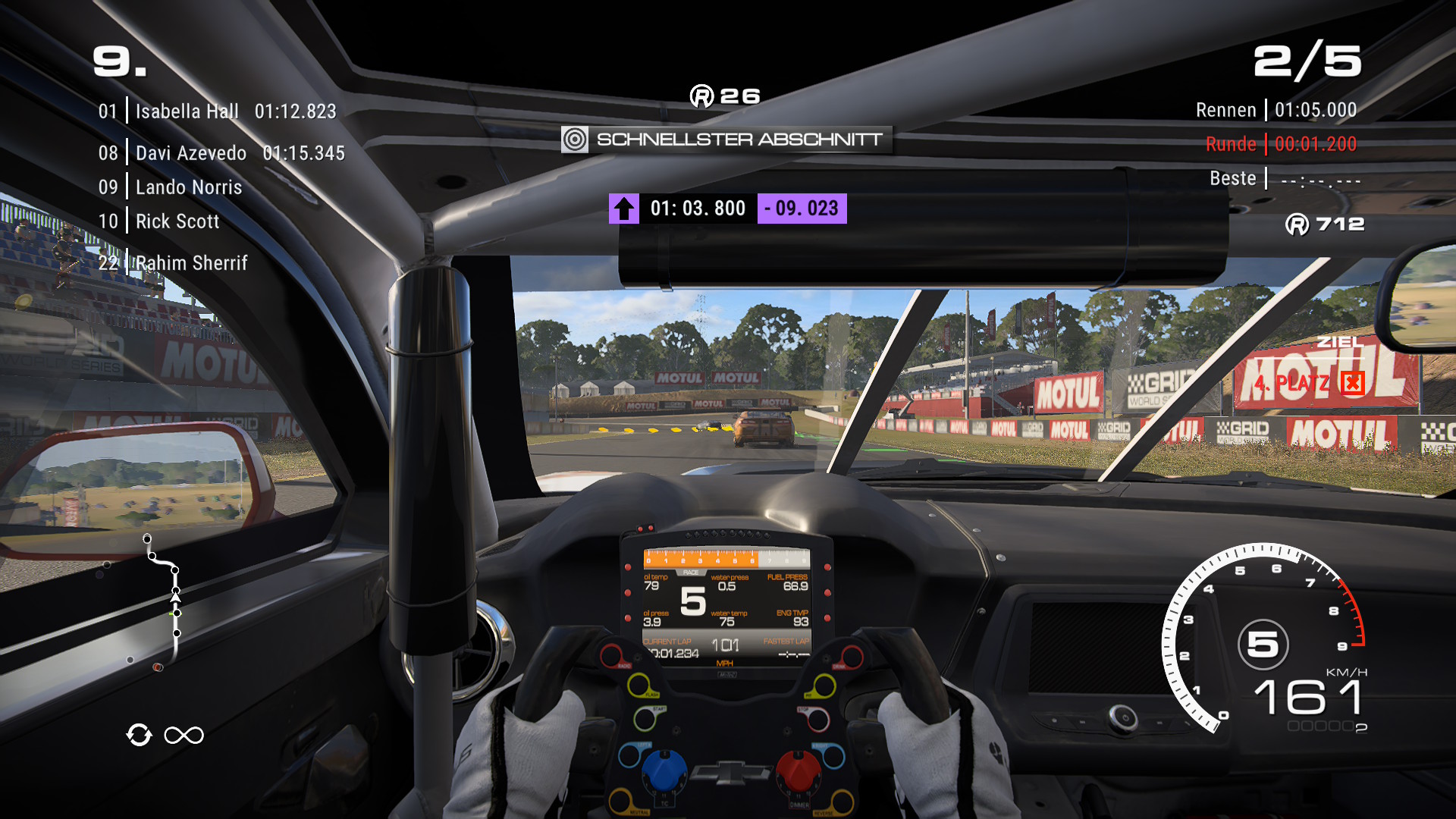Click the Schnellster Abschnitt notification banner
1456x819 pixels.
[726, 140]
